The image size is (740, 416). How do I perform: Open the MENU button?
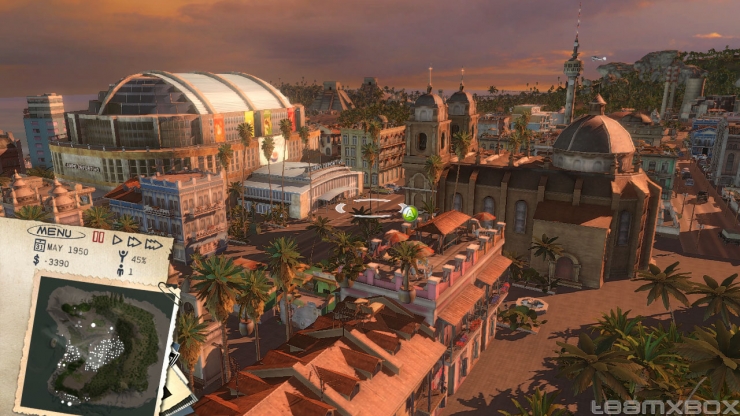pos(56,232)
